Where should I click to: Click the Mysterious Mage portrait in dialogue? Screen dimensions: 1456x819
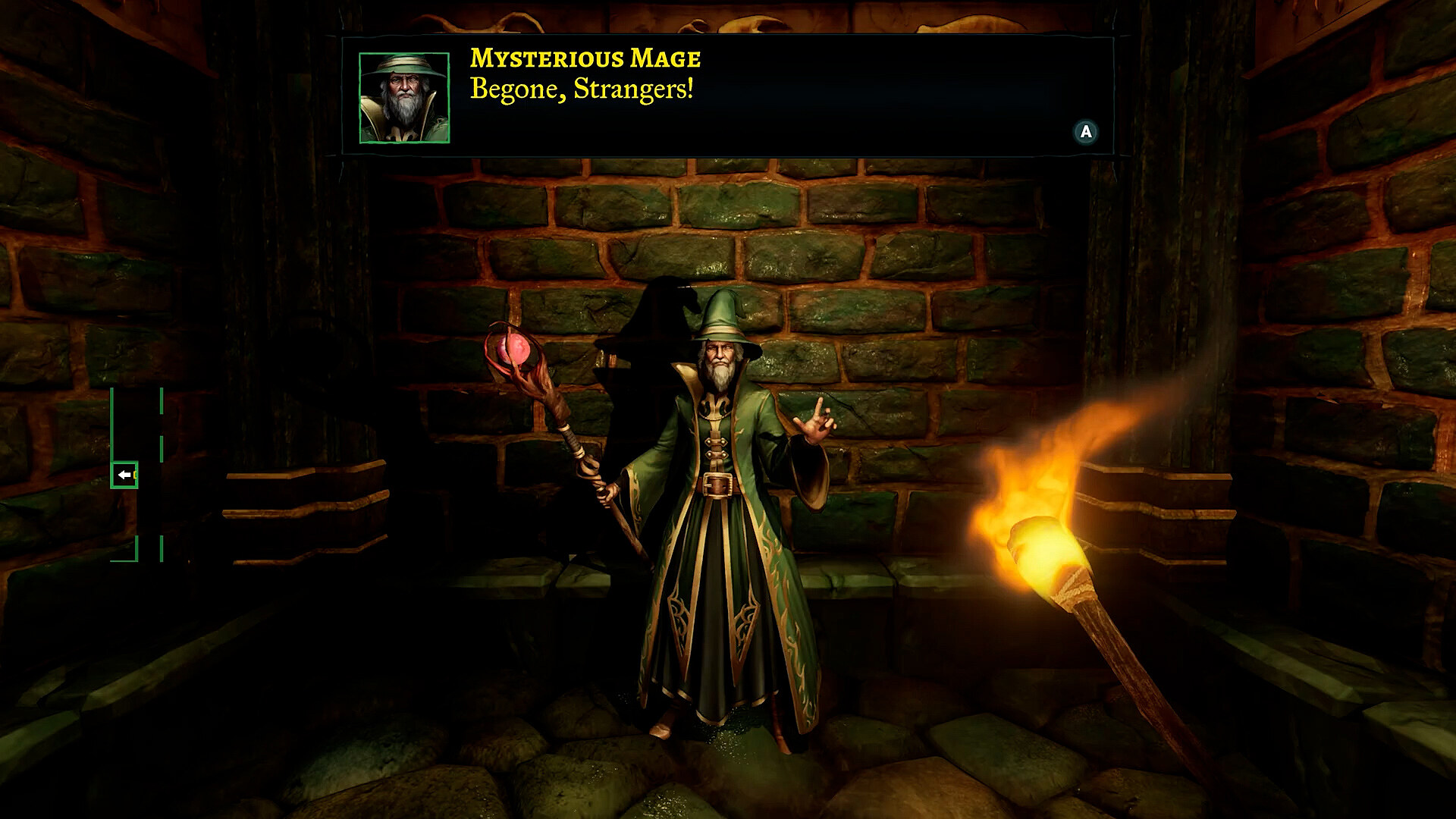pos(404,98)
